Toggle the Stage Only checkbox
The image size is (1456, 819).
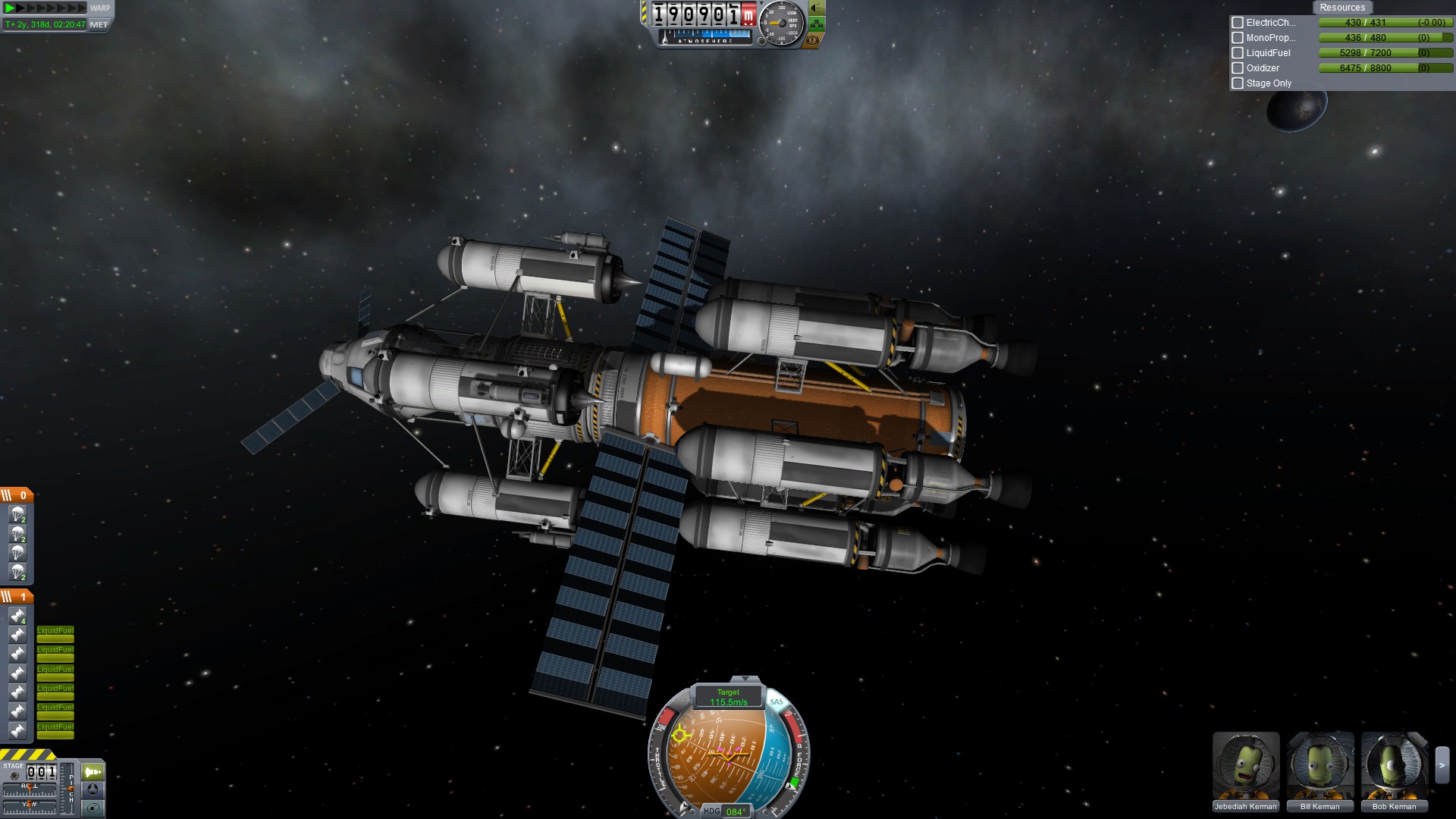coord(1238,83)
